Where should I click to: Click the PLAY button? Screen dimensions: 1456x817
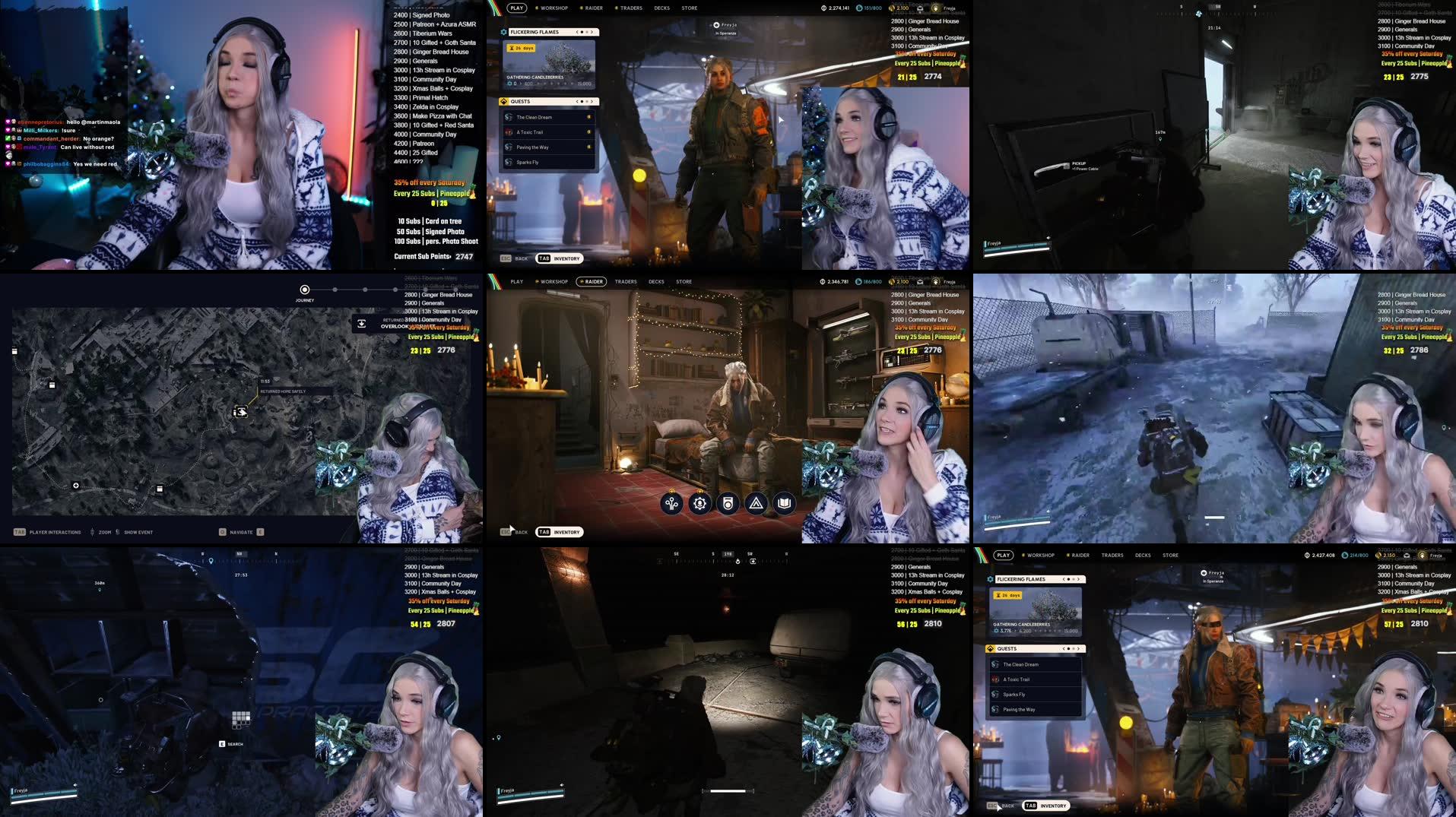516,8
